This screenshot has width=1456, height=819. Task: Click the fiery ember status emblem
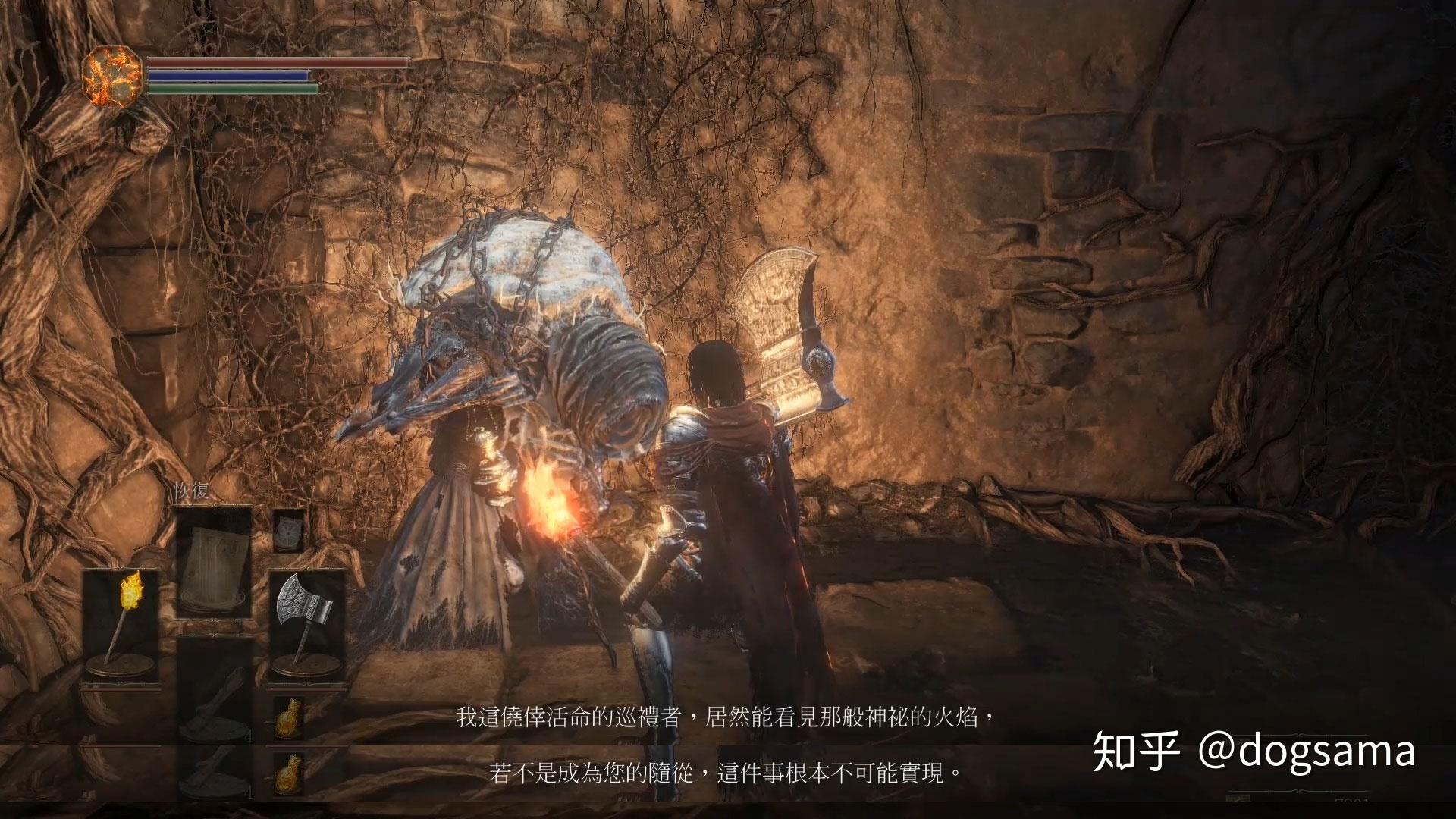point(112,76)
